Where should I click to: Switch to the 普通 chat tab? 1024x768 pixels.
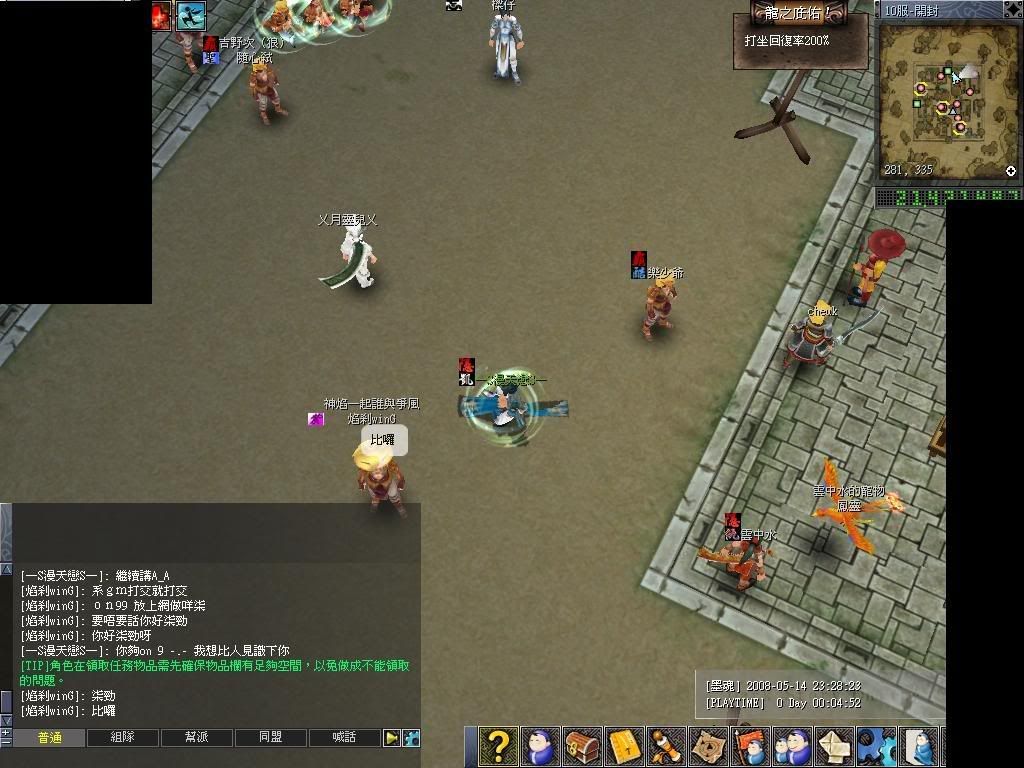[49, 738]
